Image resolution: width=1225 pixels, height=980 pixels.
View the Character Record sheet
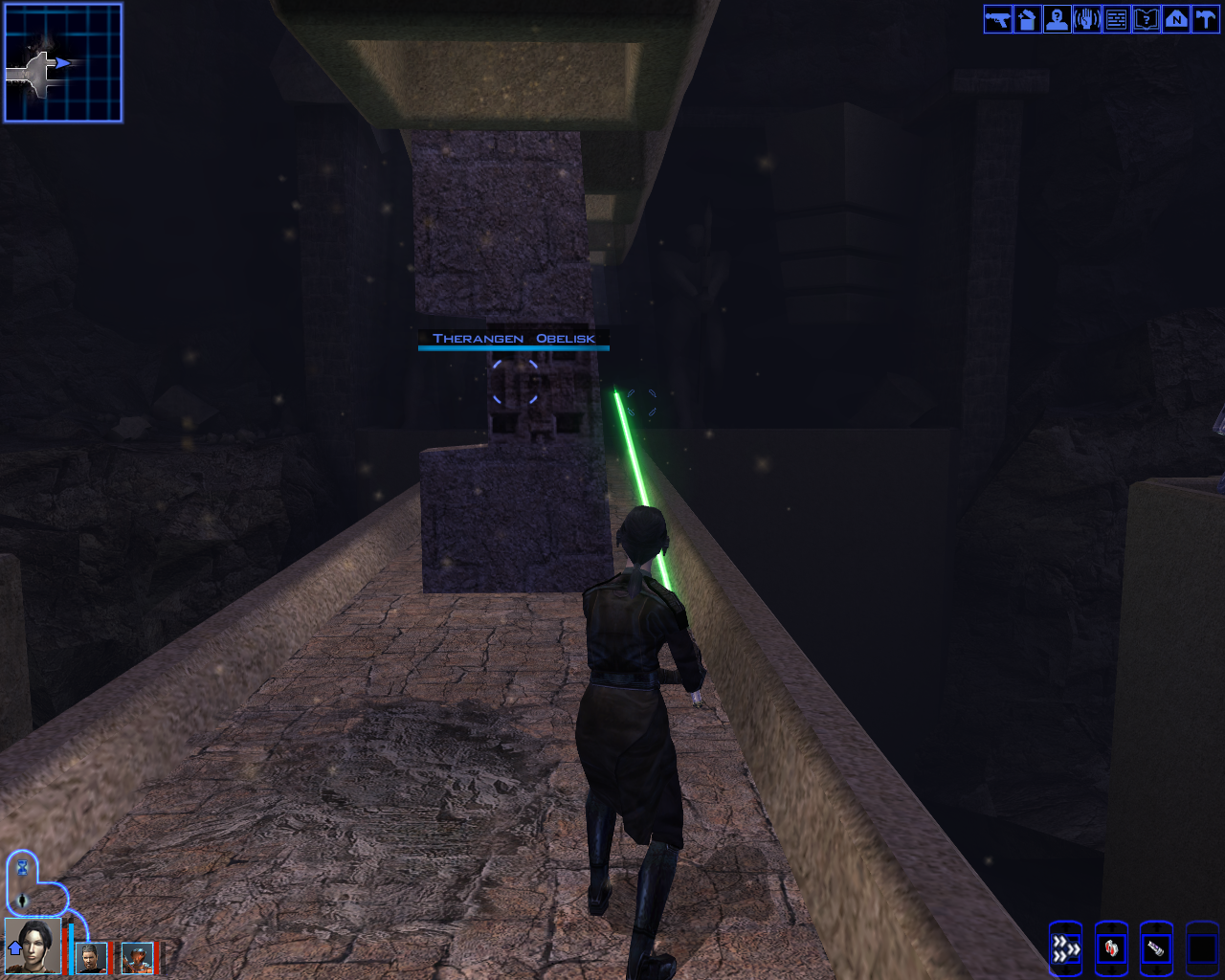[x=1056, y=19]
